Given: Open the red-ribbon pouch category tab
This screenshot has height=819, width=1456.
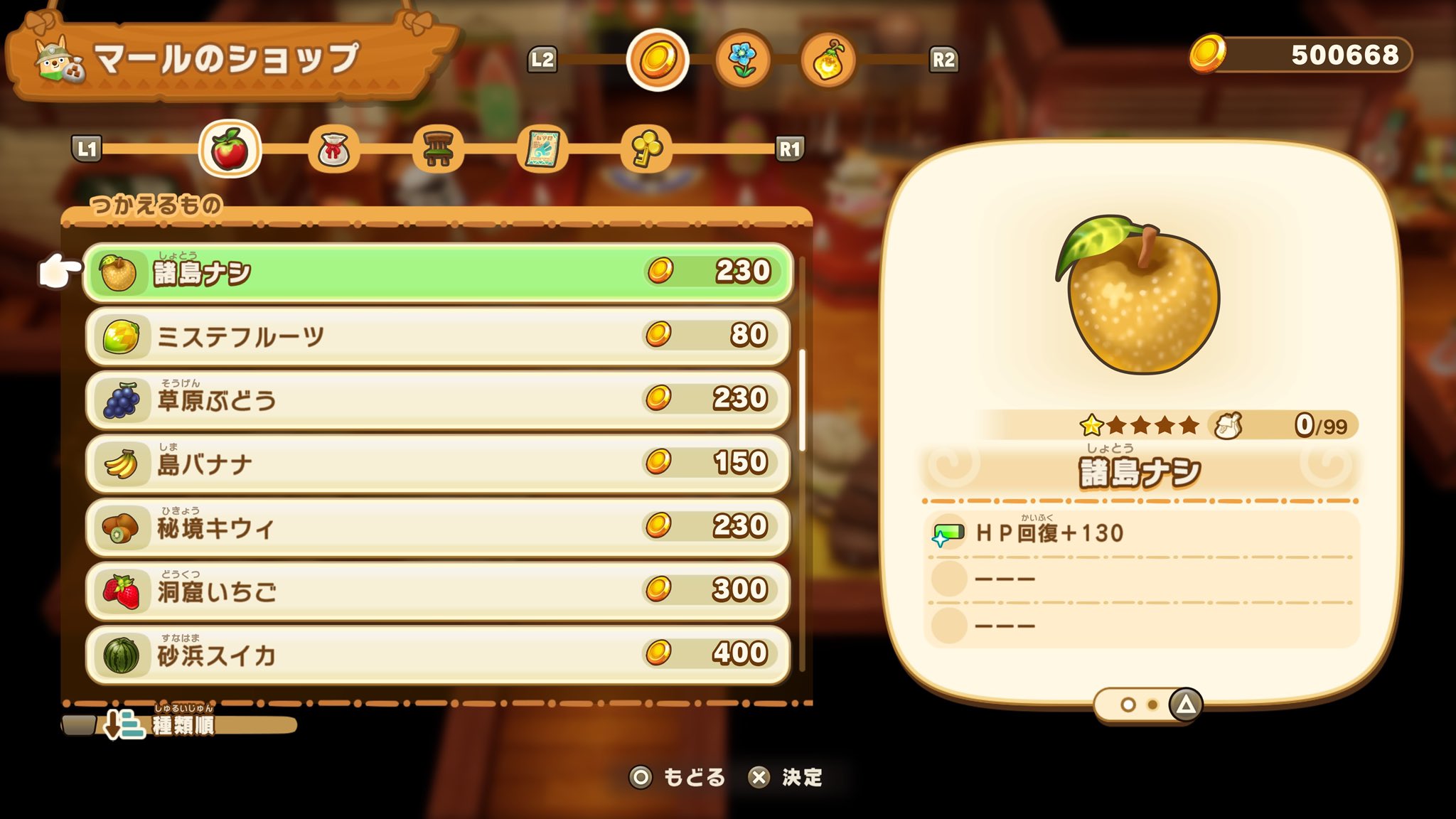Looking at the screenshot, I should 333,149.
